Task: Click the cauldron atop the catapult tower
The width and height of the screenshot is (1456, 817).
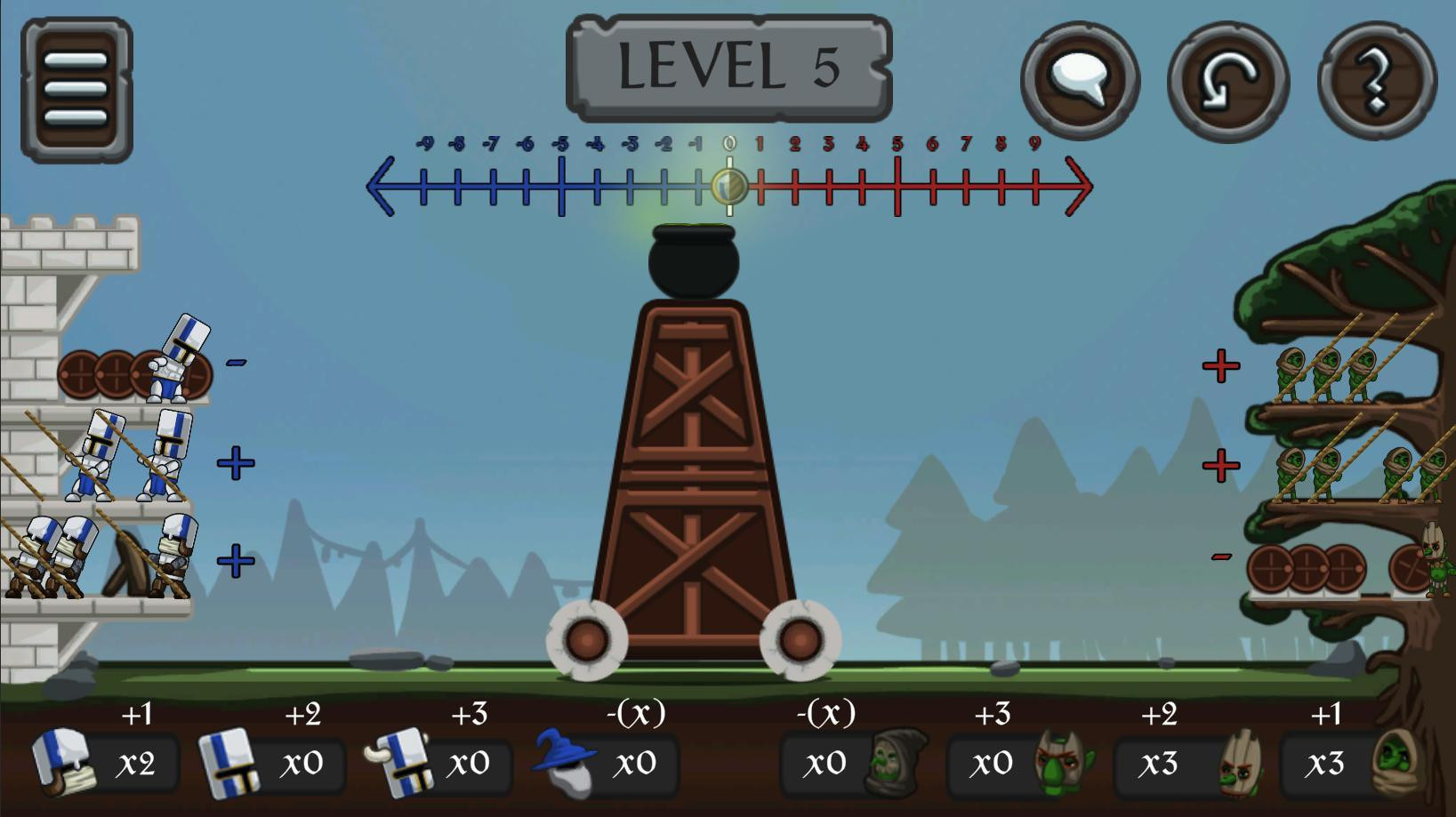Action: click(x=692, y=264)
